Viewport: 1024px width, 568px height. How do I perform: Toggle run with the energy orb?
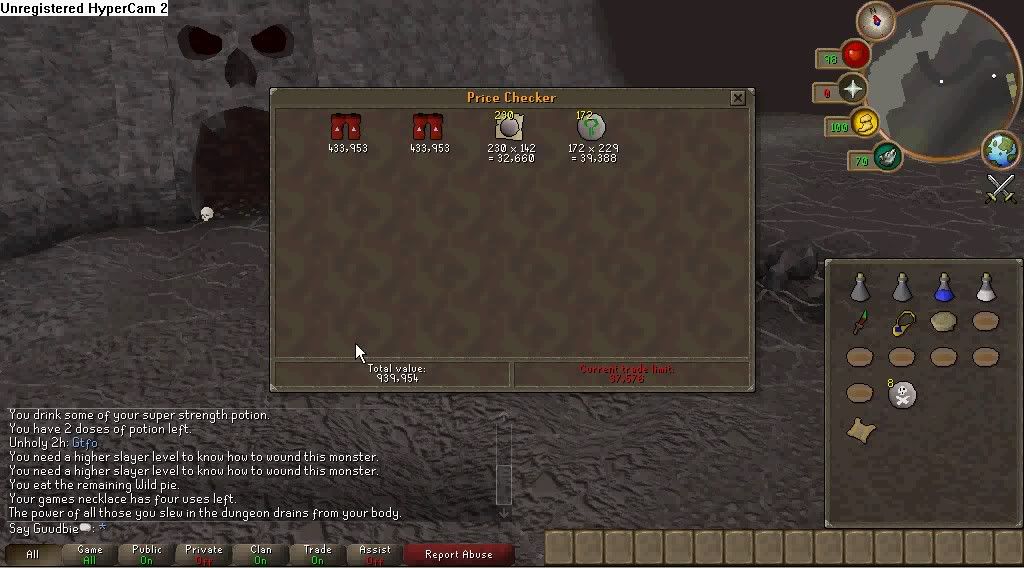pyautogui.click(x=866, y=124)
